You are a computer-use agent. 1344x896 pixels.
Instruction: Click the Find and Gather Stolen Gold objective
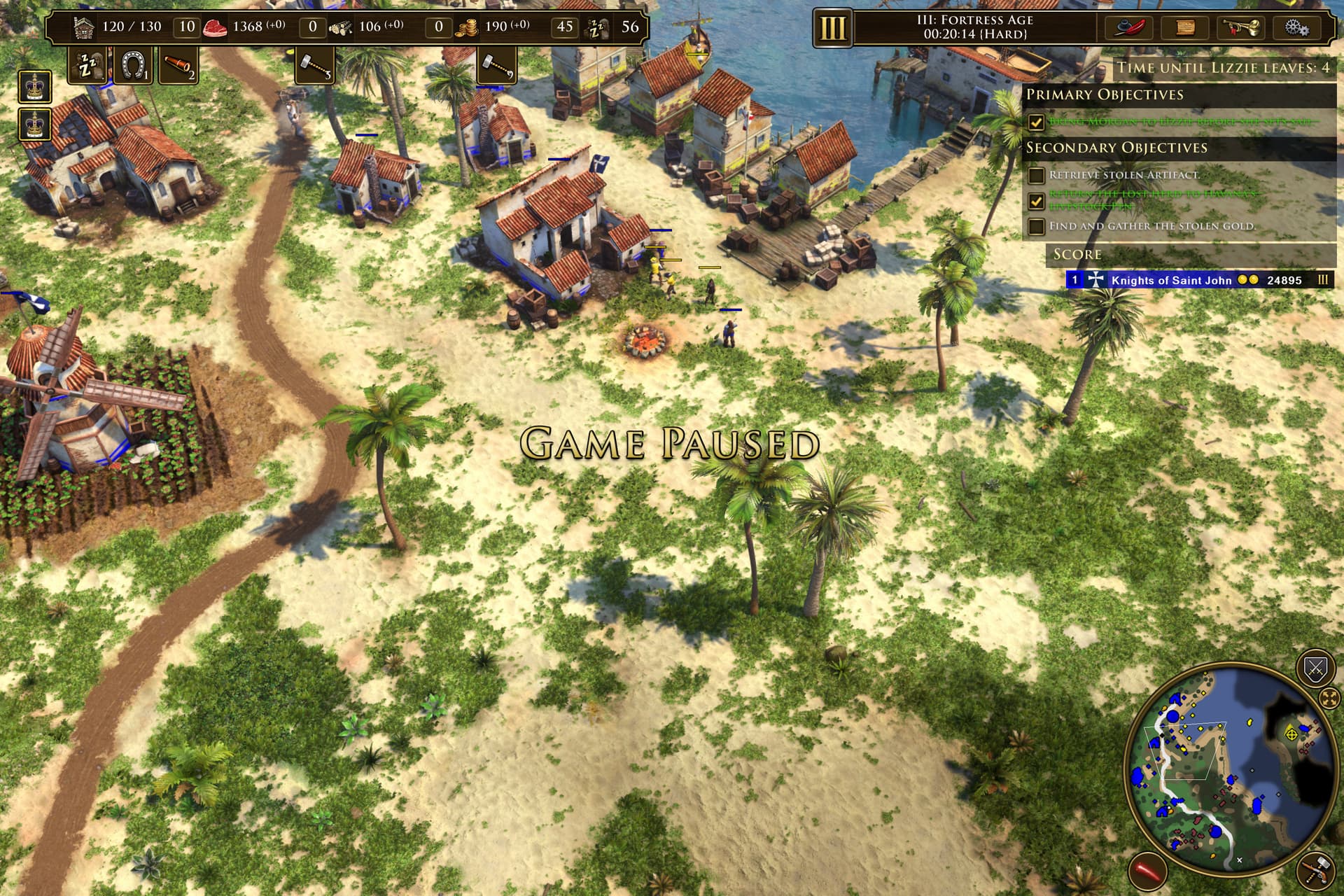click(1152, 226)
